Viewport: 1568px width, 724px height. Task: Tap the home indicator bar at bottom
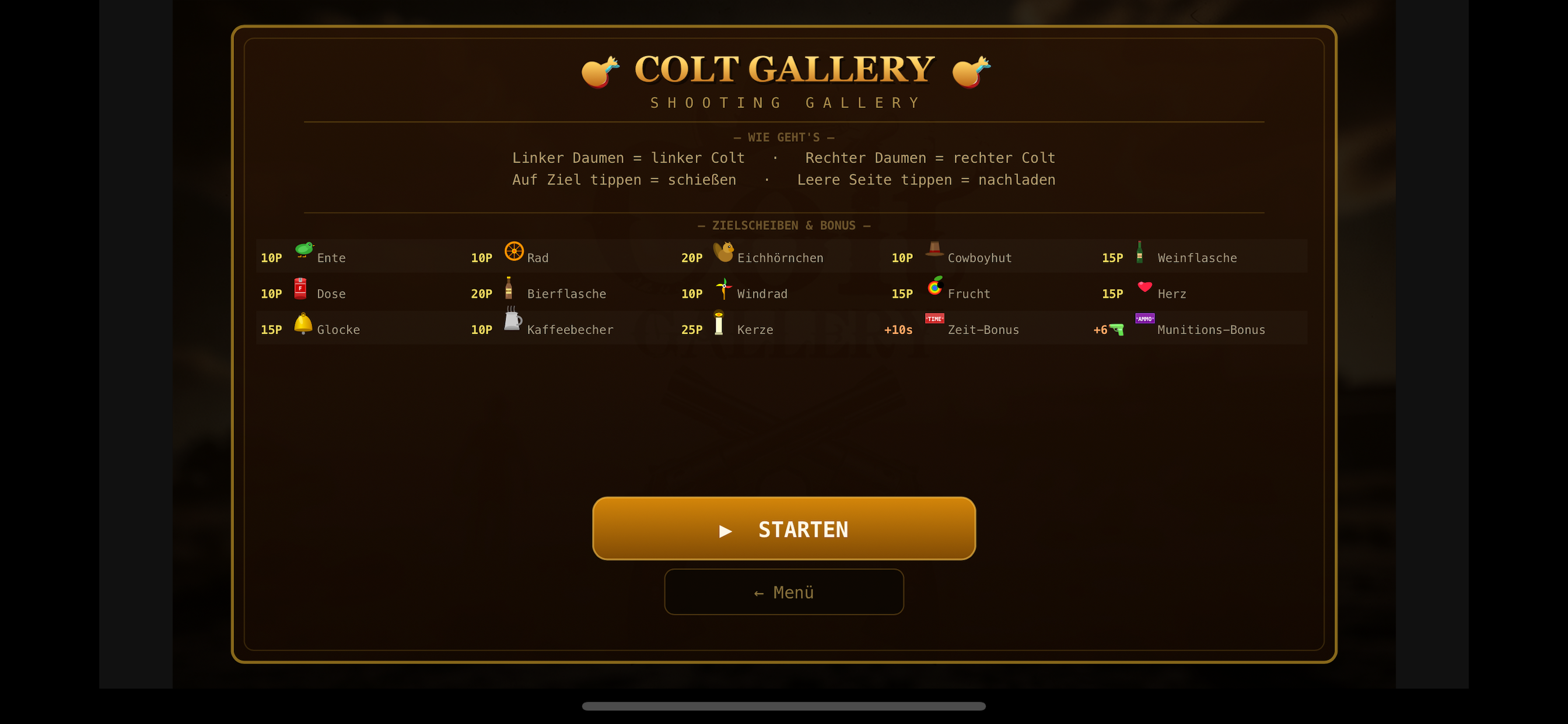point(784,707)
